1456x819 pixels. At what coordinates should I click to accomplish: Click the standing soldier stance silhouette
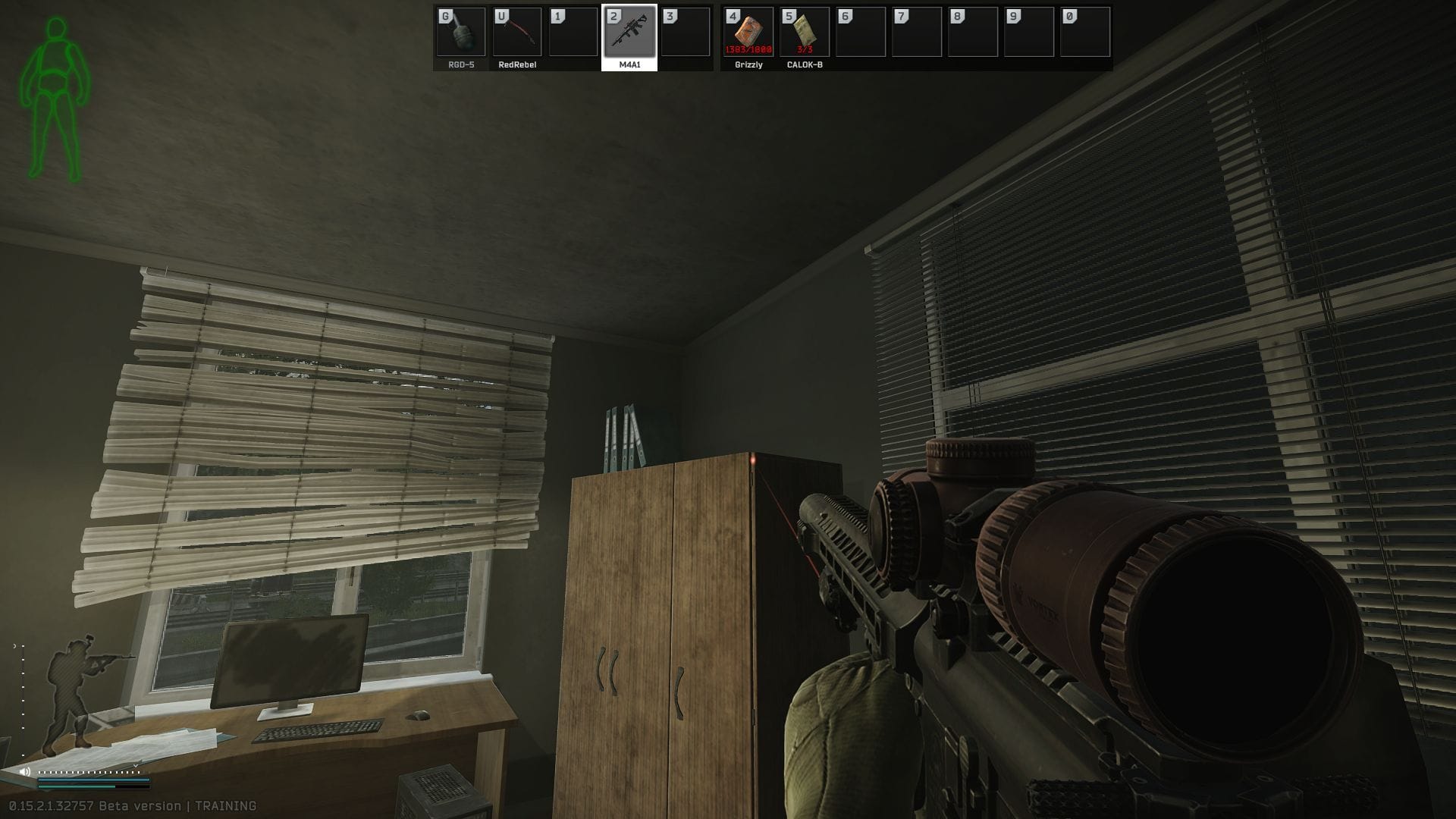click(x=72, y=690)
